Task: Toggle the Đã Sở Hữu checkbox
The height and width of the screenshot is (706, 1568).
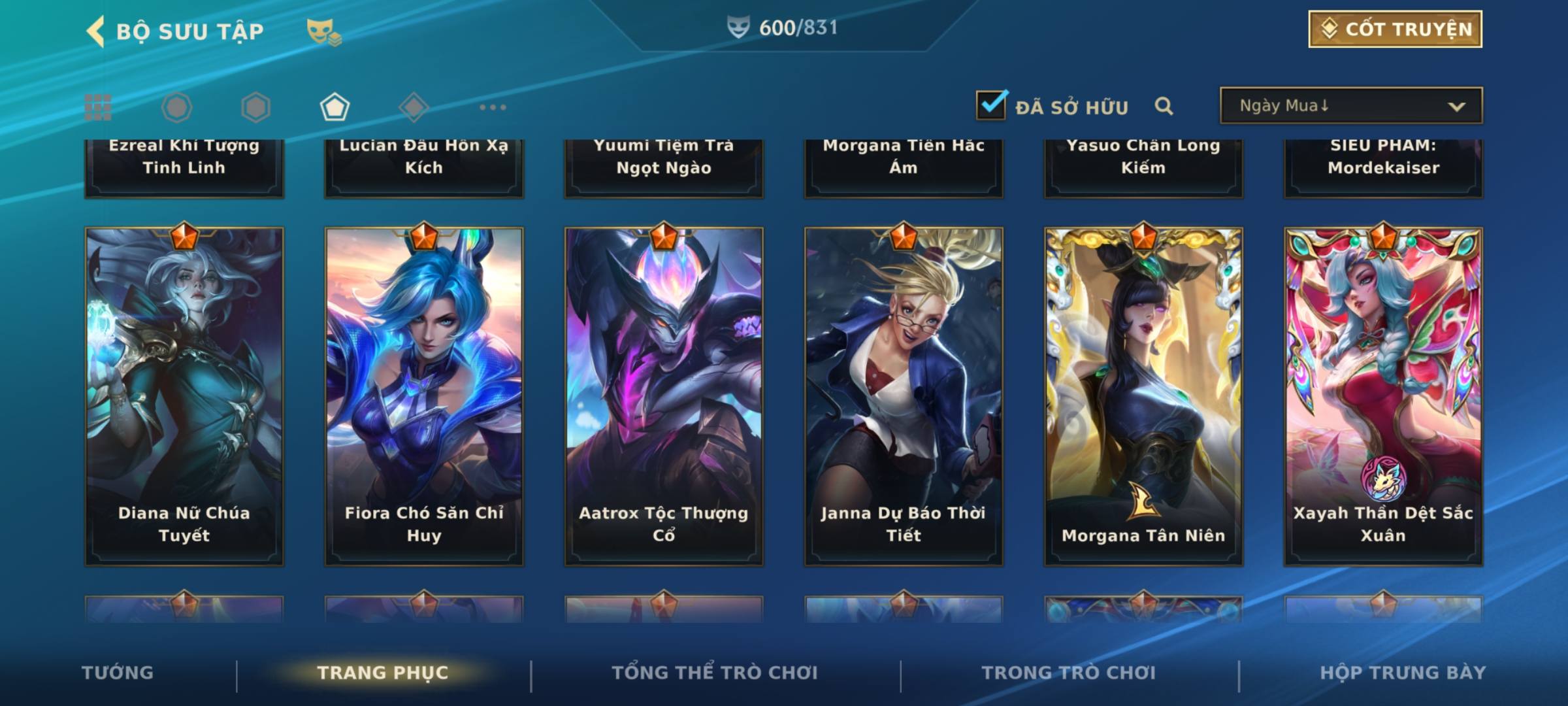Action: click(x=991, y=105)
